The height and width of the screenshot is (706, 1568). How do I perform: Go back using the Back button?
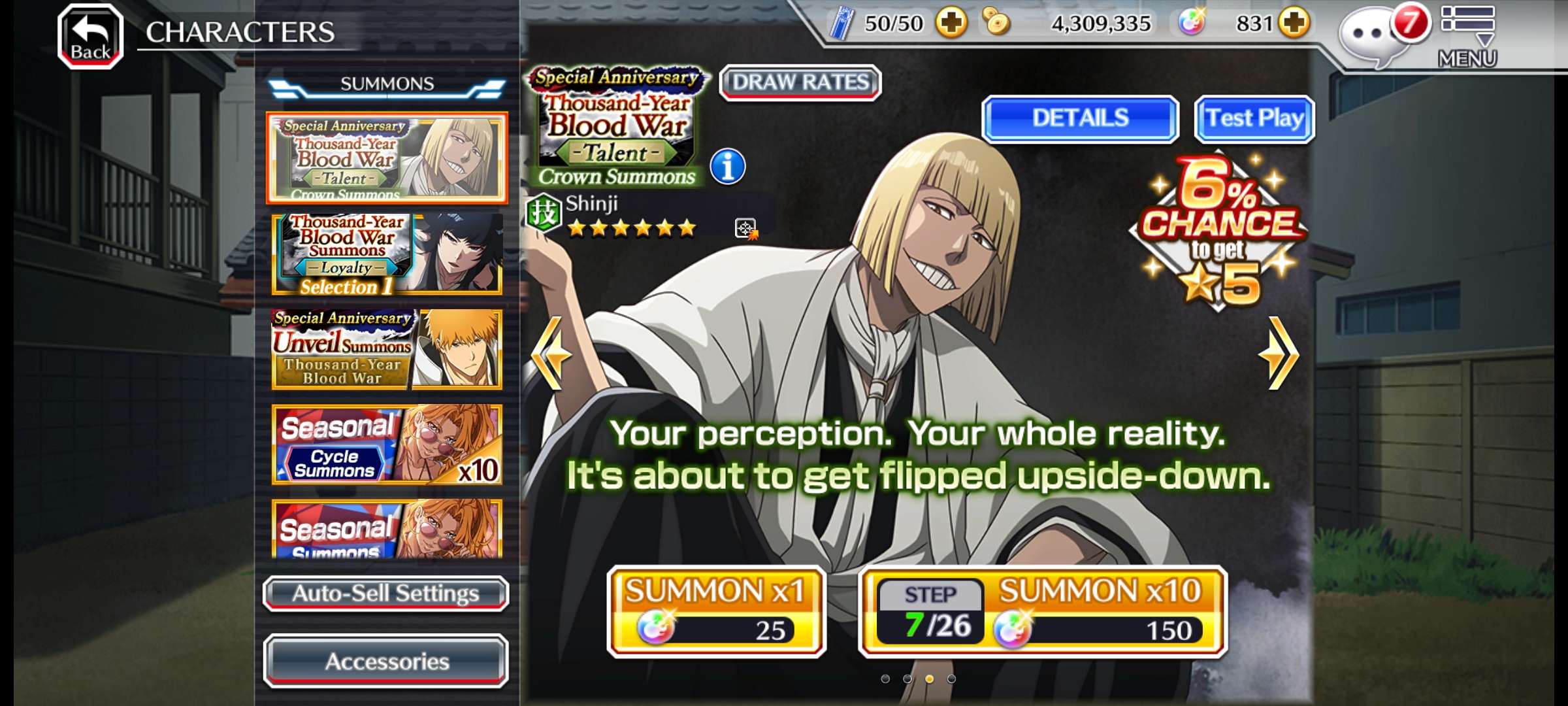(90, 36)
